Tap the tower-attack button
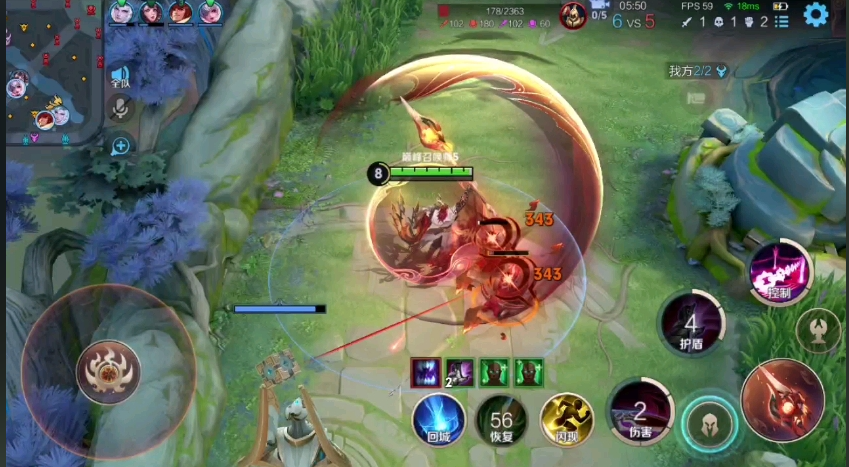Screen dimensions: 849x467 pyautogui.click(x=818, y=330)
